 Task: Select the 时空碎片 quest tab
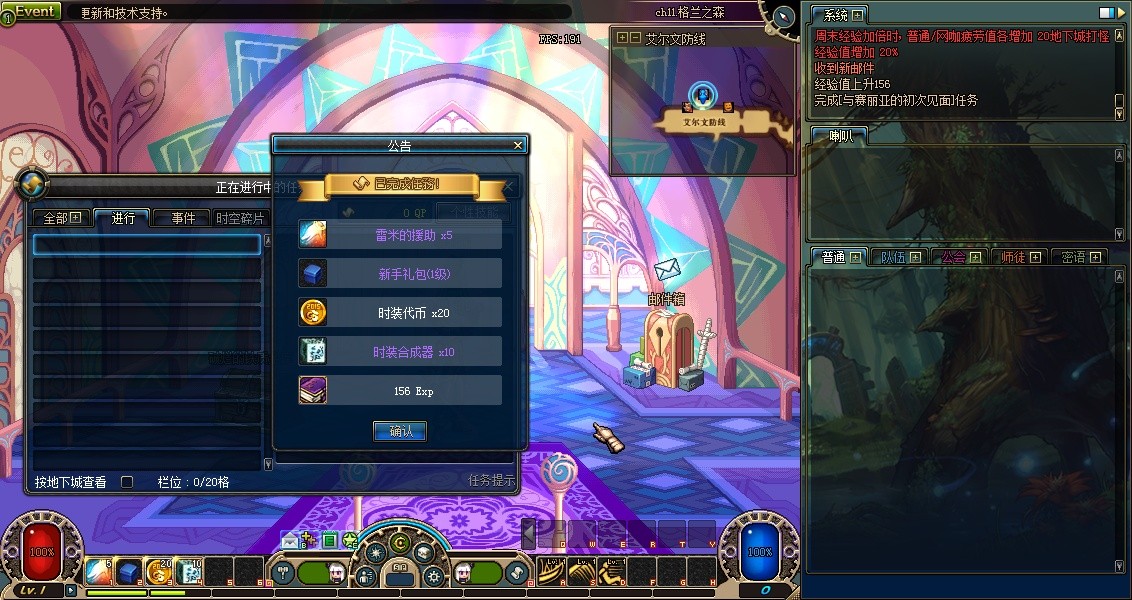(x=240, y=218)
